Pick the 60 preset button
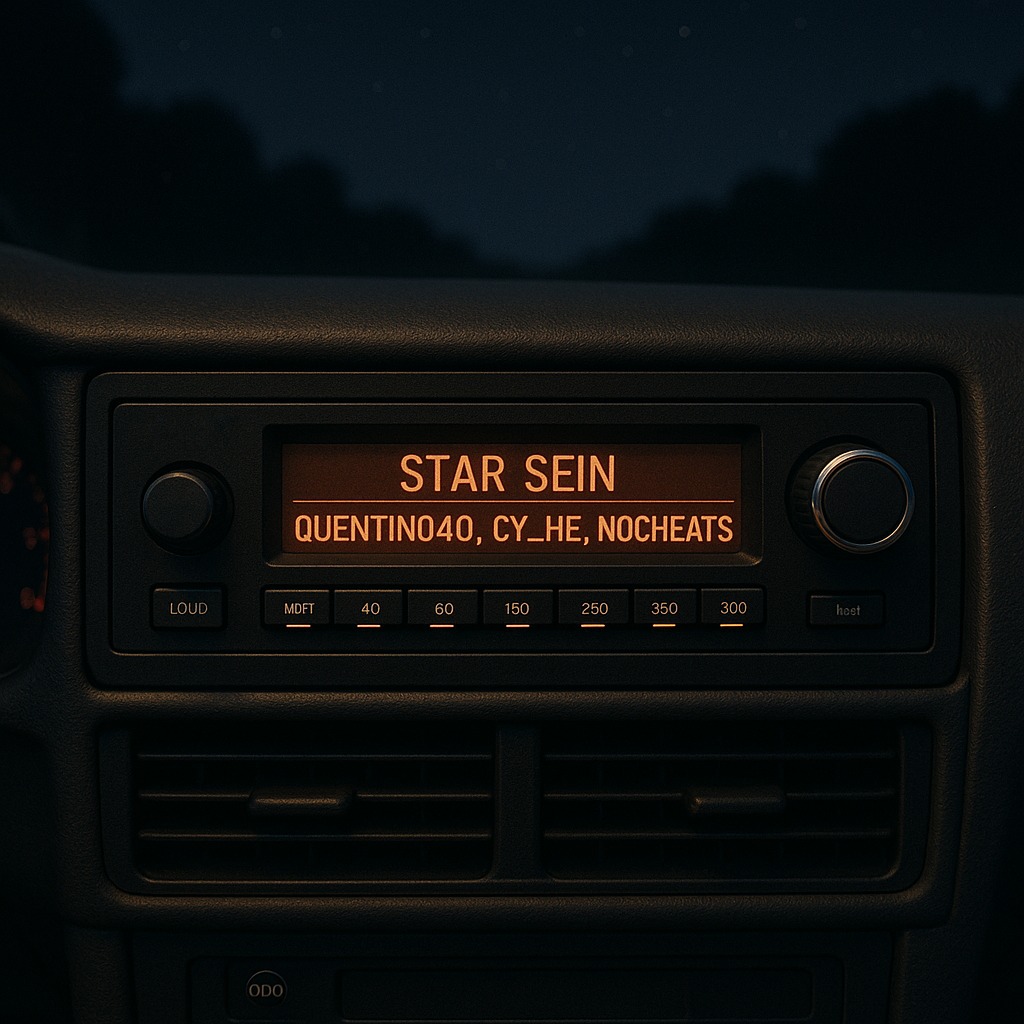Screen dimensions: 1024x1024 (x=443, y=608)
